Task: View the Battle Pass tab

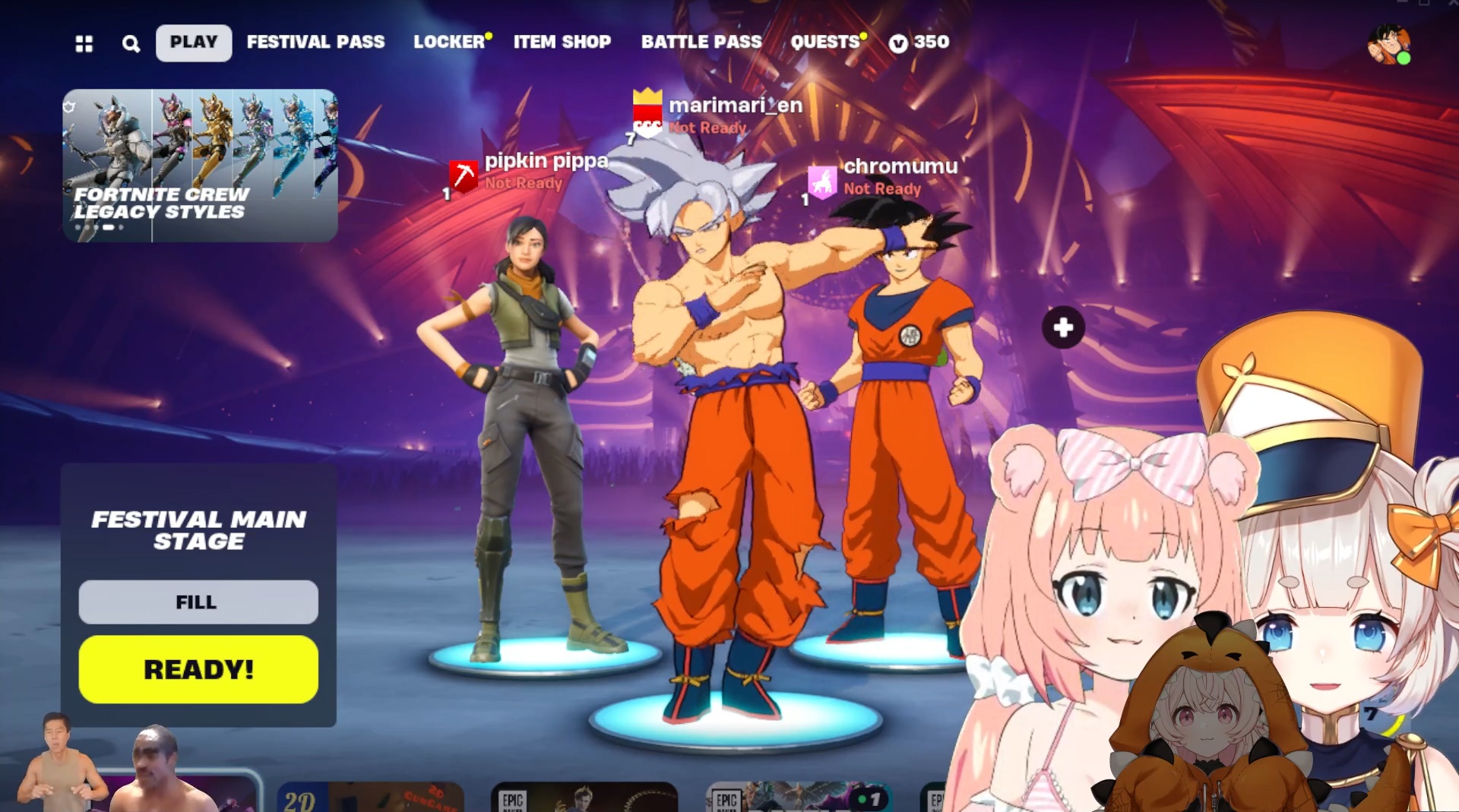Action: [701, 43]
